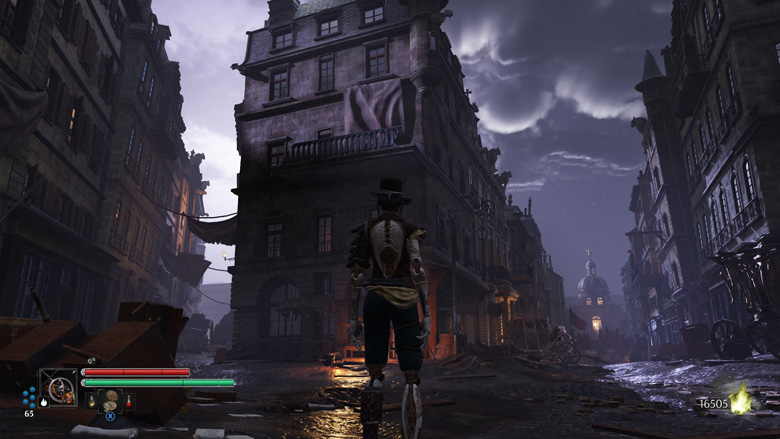This screenshot has height=439, width=780.
Task: Use the red health vial item
Action: pyautogui.click(x=129, y=400)
